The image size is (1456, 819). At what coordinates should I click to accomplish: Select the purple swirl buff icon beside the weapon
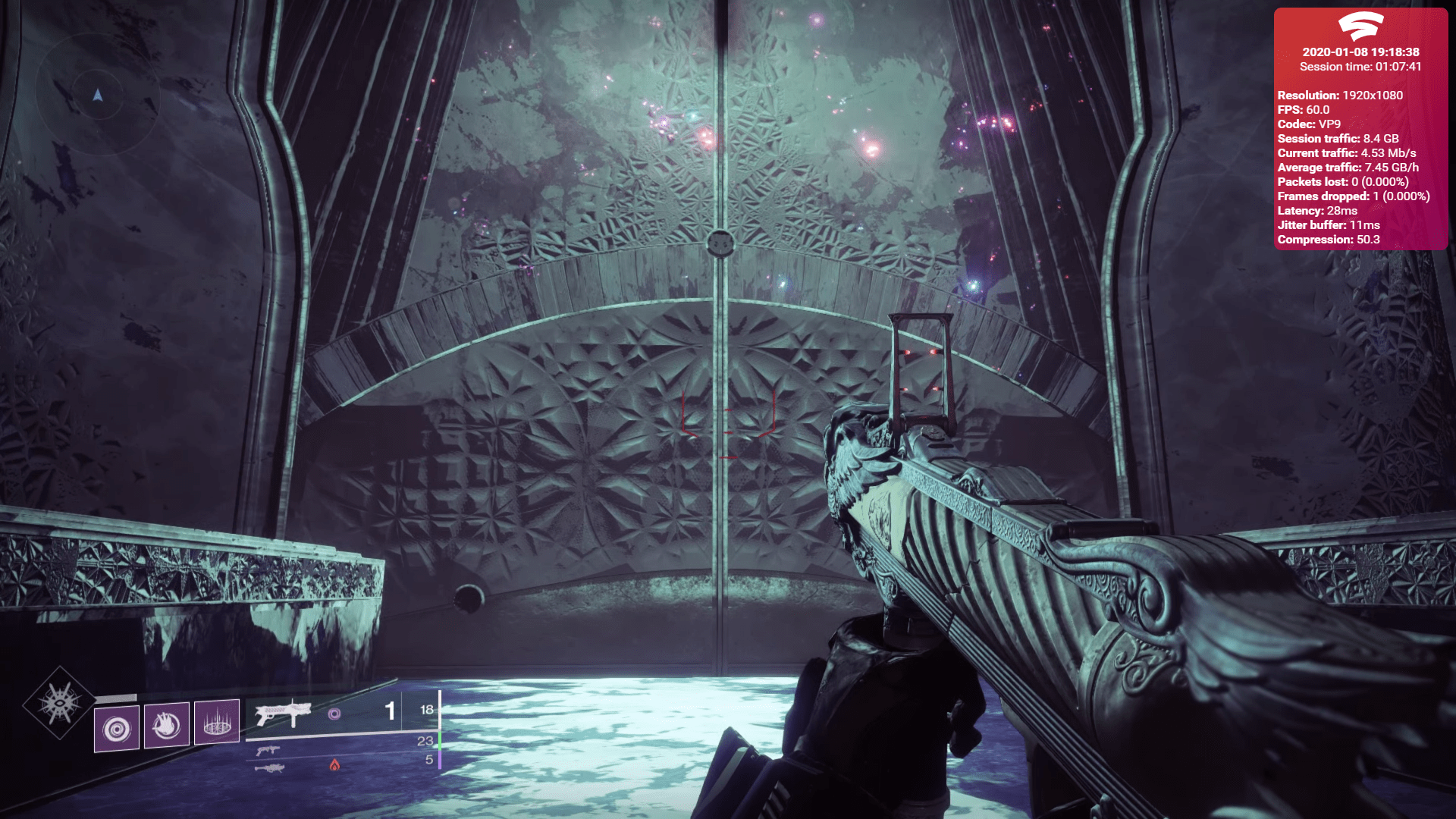pyautogui.click(x=334, y=714)
